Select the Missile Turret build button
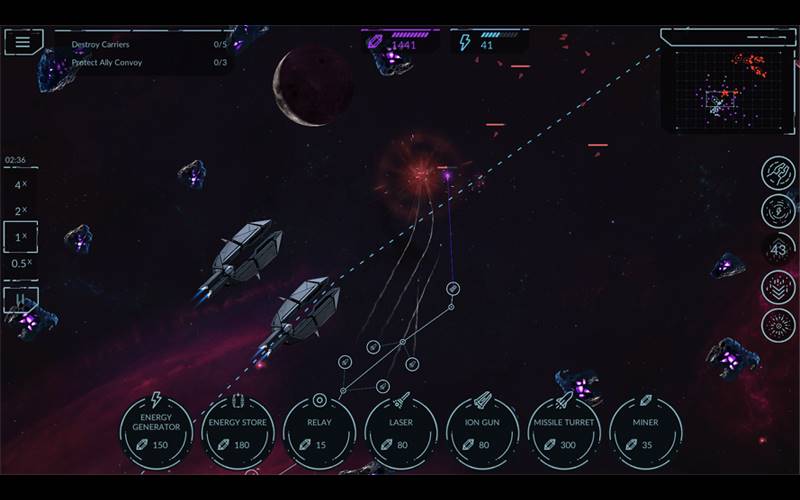Image resolution: width=800 pixels, height=500 pixels. 564,432
